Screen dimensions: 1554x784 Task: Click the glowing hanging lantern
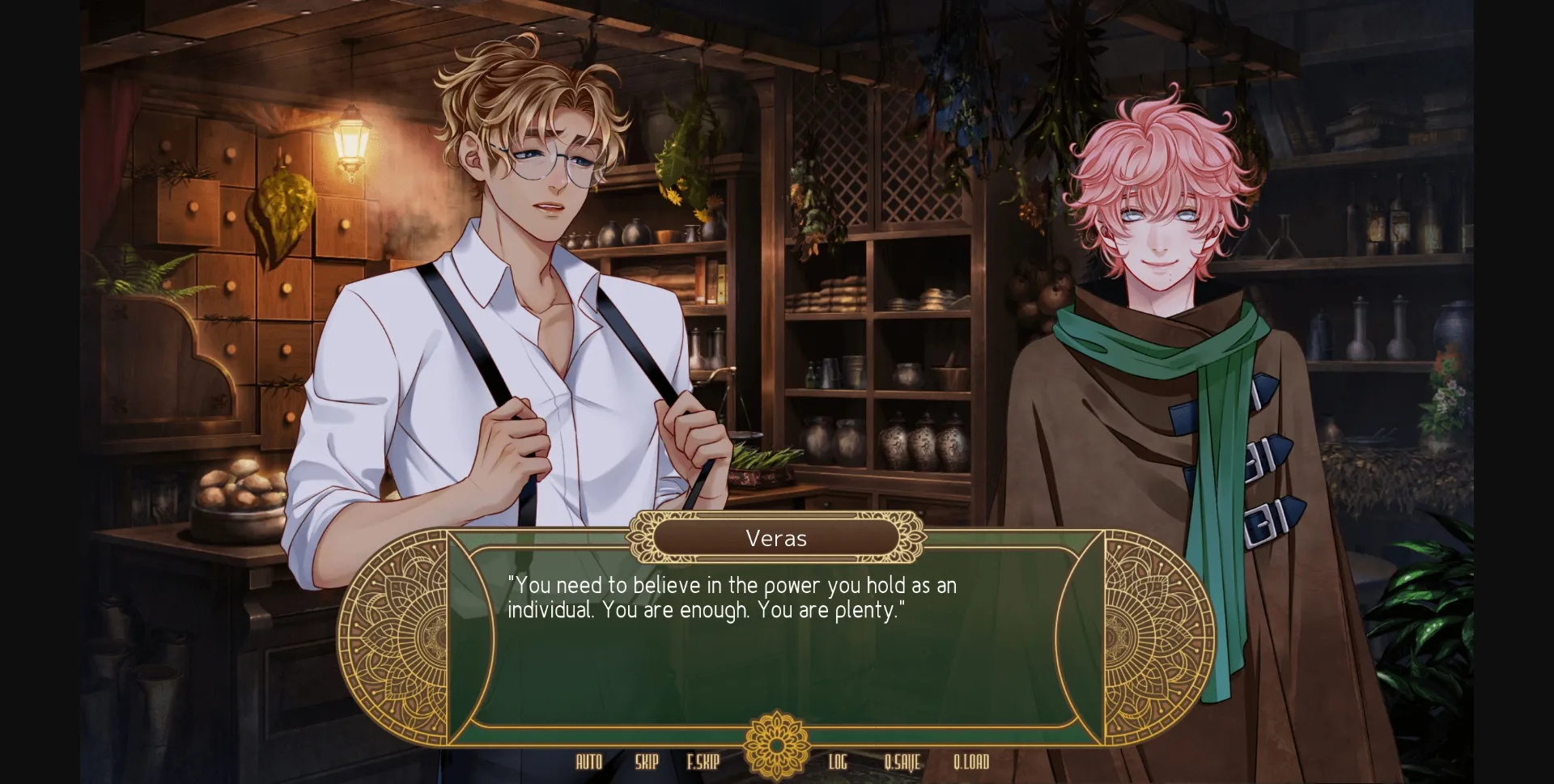pos(352,139)
